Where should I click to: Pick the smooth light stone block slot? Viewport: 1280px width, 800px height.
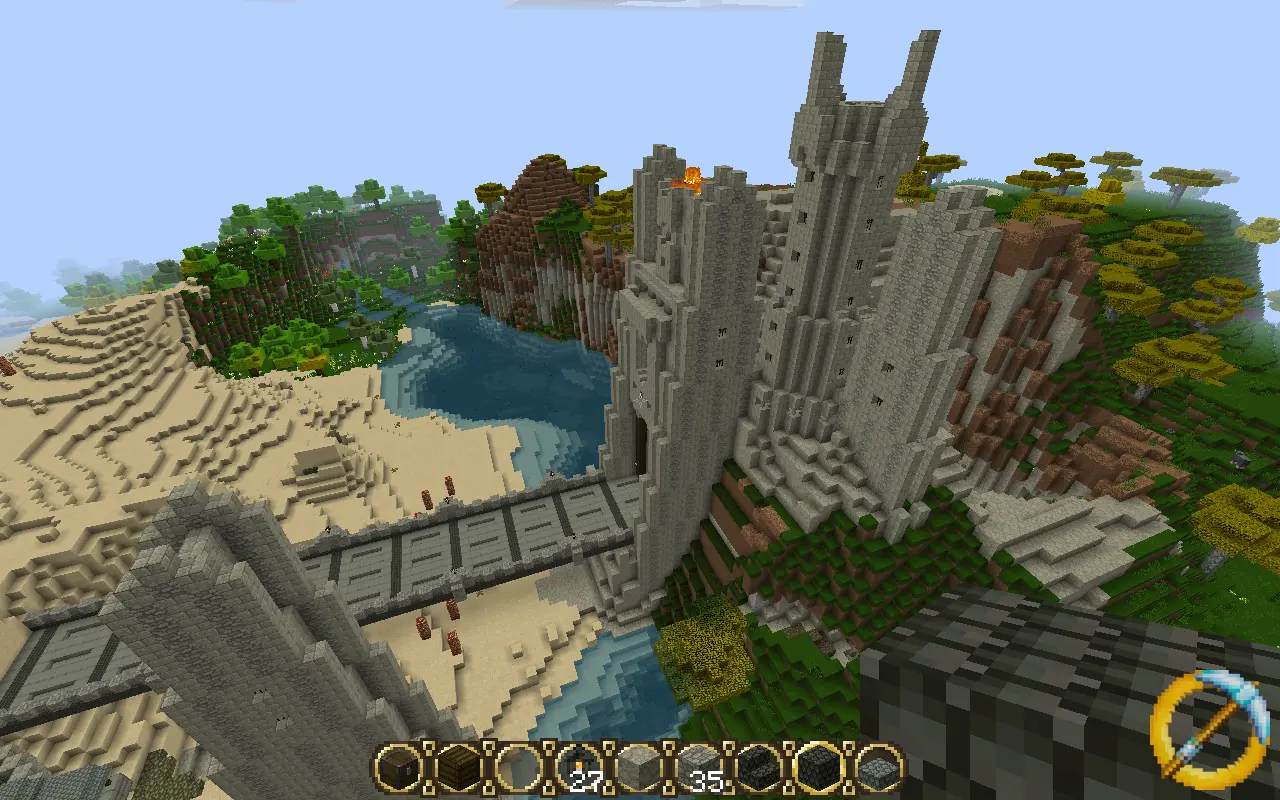click(x=639, y=768)
